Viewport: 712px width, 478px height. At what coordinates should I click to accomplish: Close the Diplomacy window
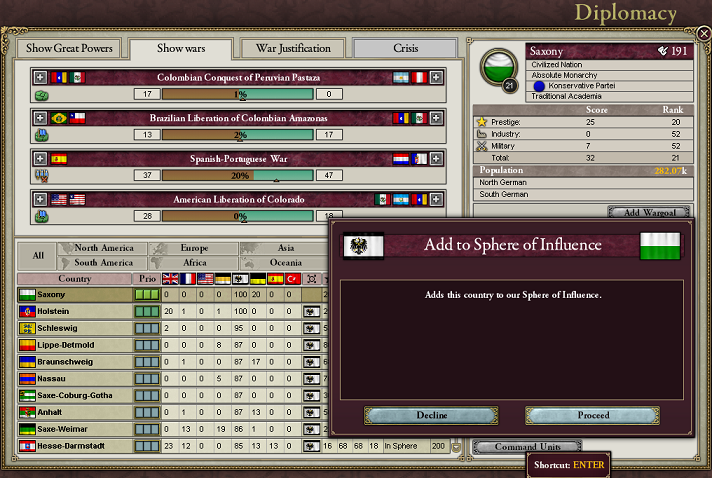704,34
